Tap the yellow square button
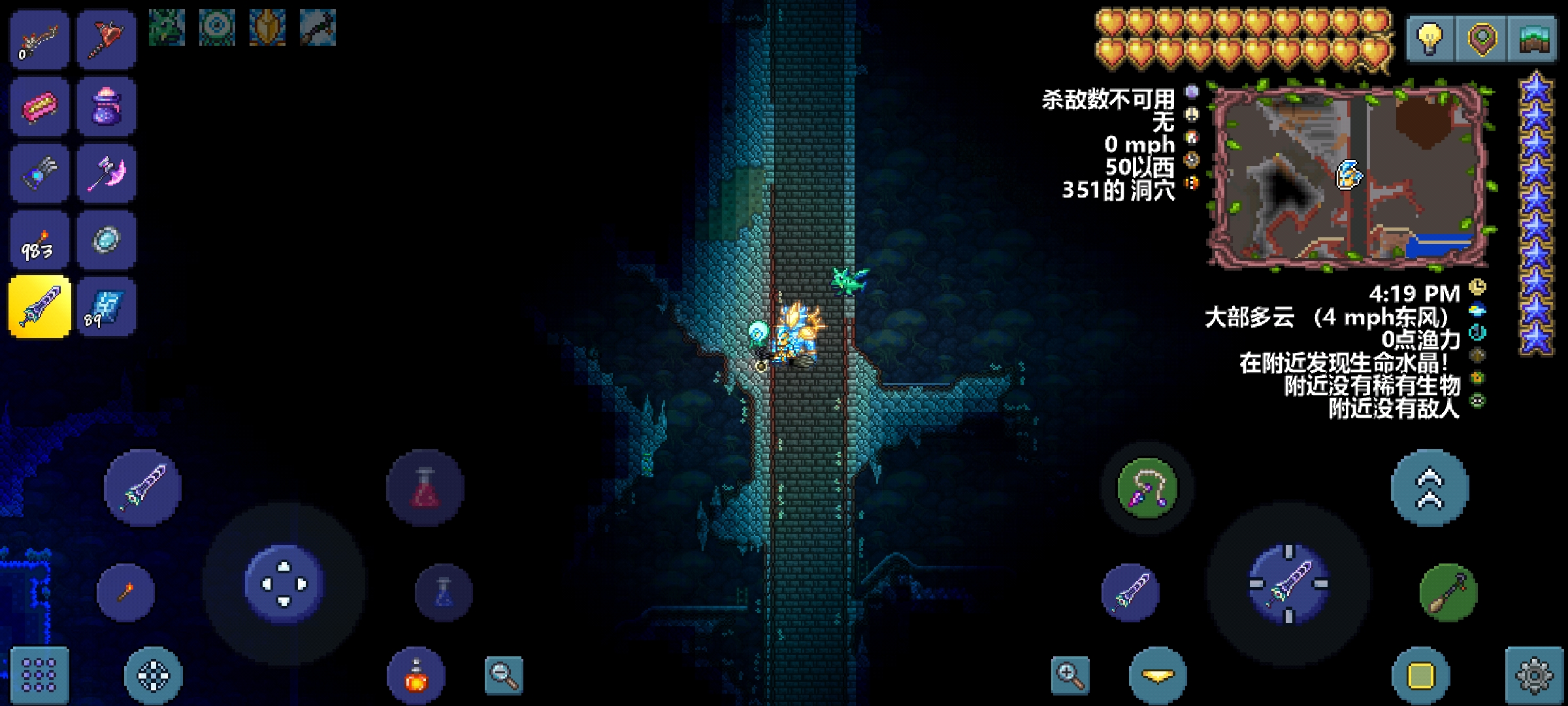The width and height of the screenshot is (1568, 706). pos(1421,675)
